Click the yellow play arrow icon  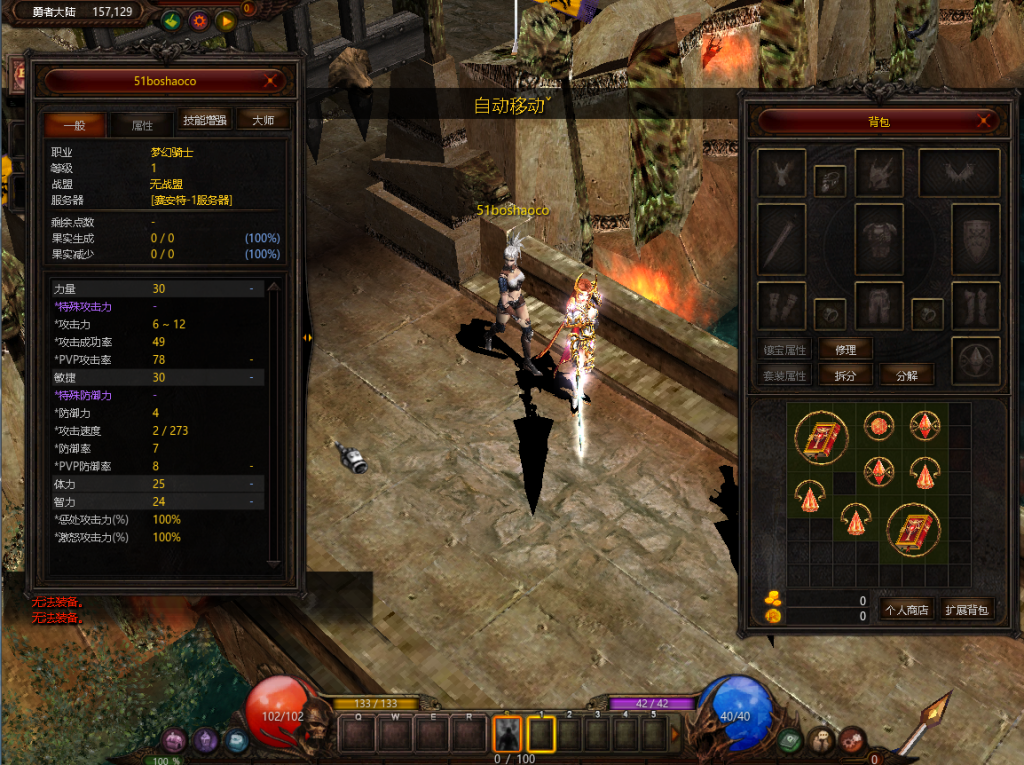pos(226,20)
